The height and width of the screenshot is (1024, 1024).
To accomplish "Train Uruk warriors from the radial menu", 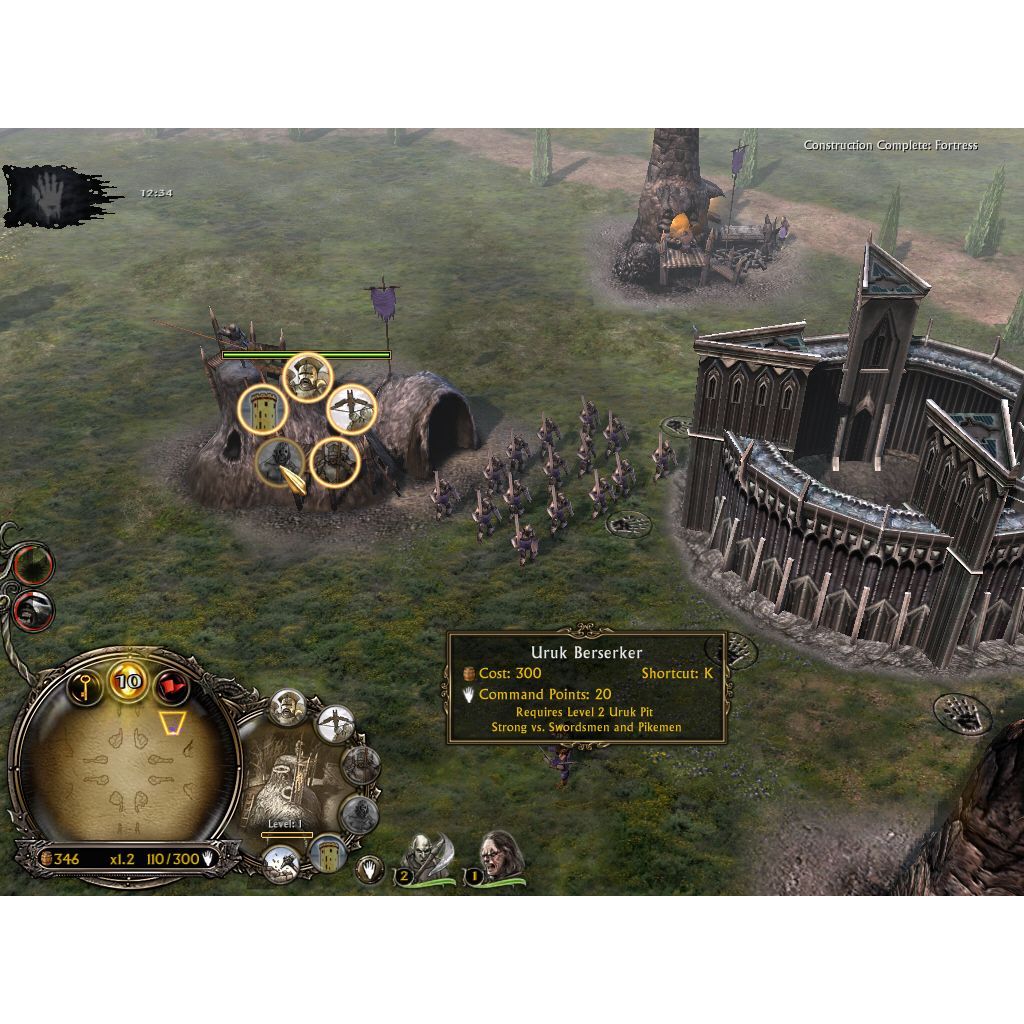I will (x=307, y=376).
